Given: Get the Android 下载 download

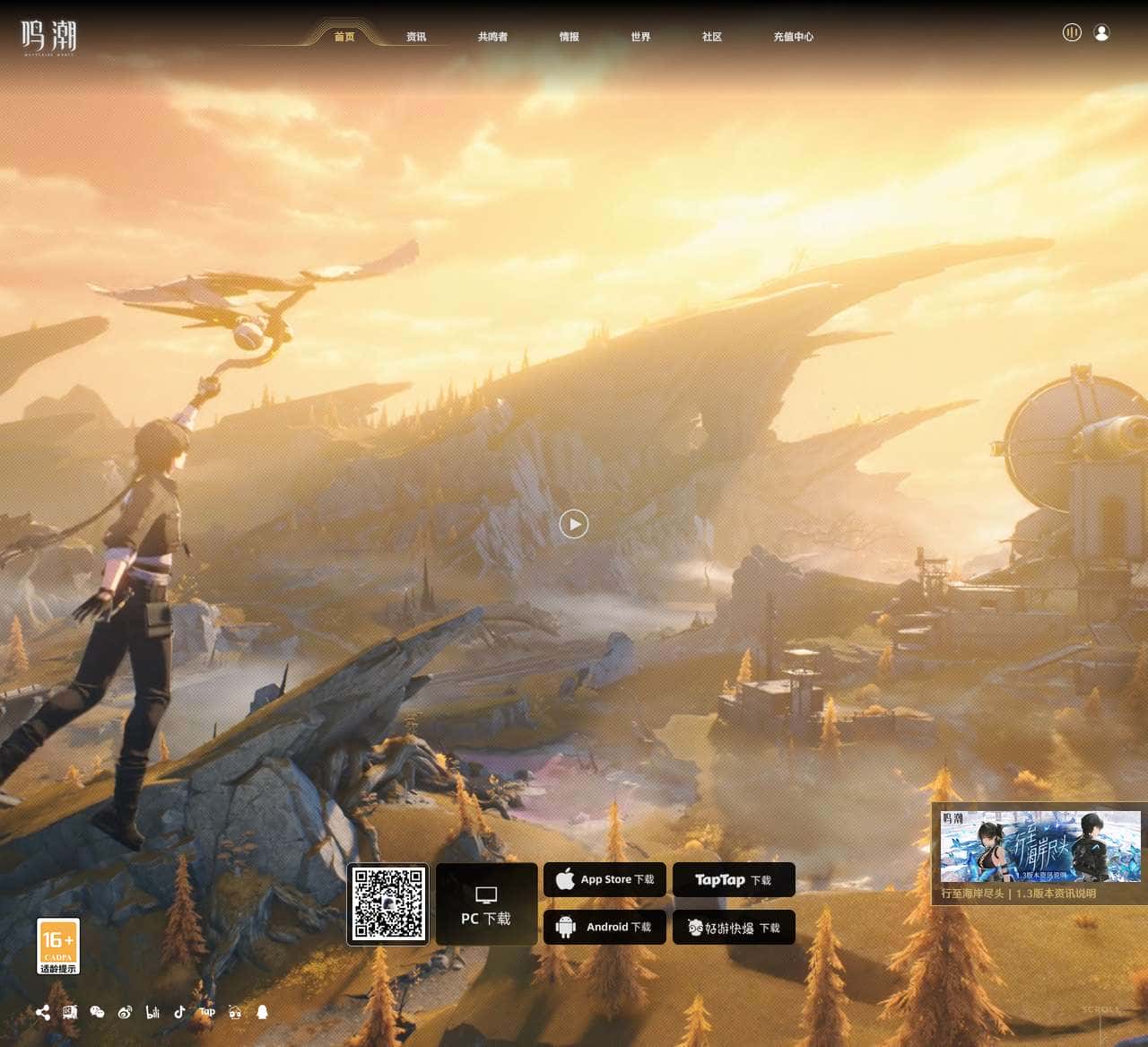Looking at the screenshot, I should click(604, 927).
